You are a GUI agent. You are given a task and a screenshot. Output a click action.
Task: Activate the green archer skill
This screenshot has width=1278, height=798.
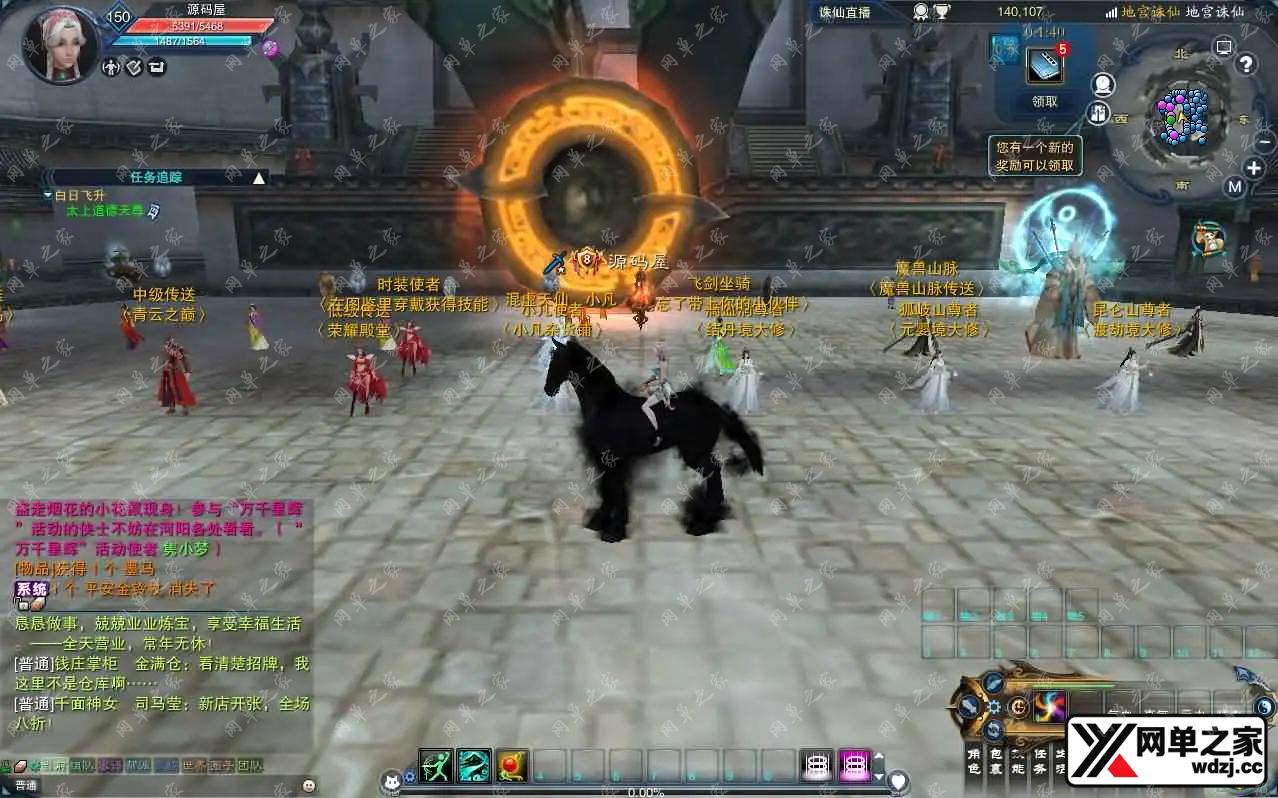pyautogui.click(x=436, y=765)
